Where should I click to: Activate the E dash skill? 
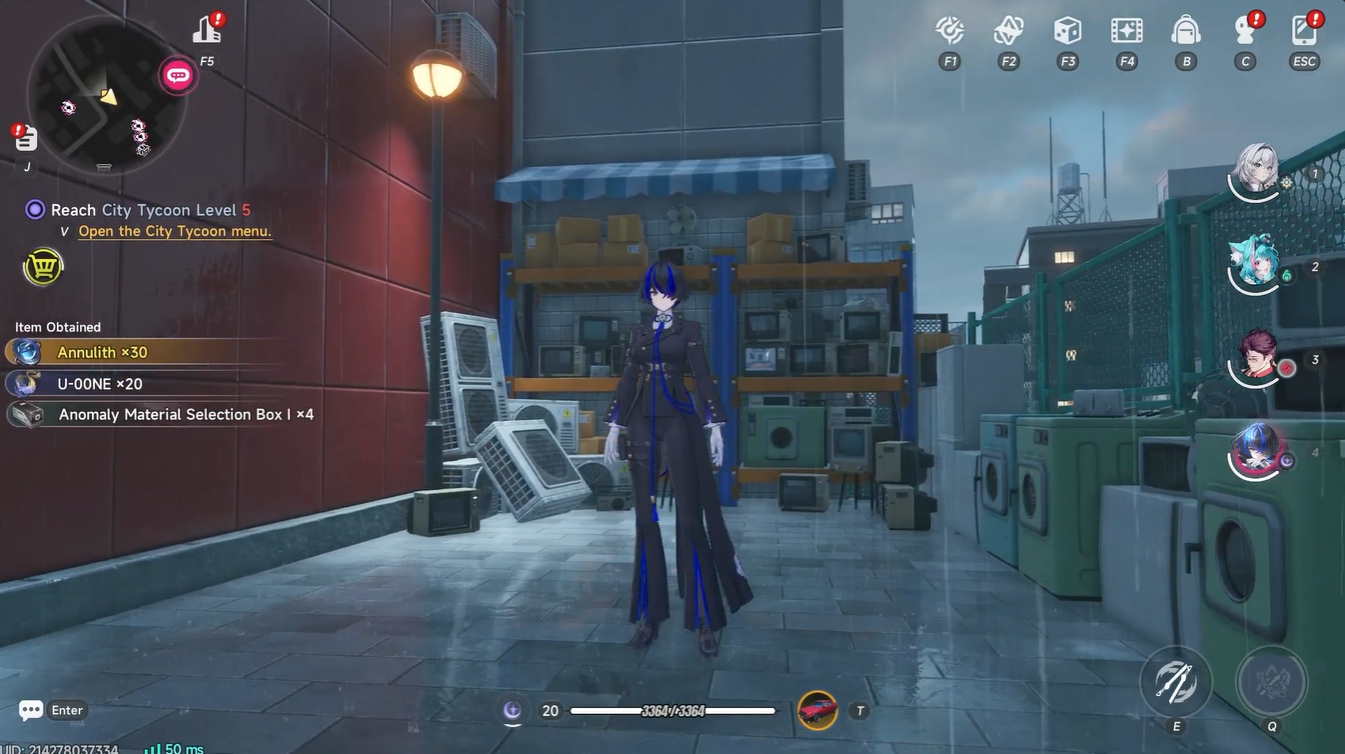pos(1175,681)
